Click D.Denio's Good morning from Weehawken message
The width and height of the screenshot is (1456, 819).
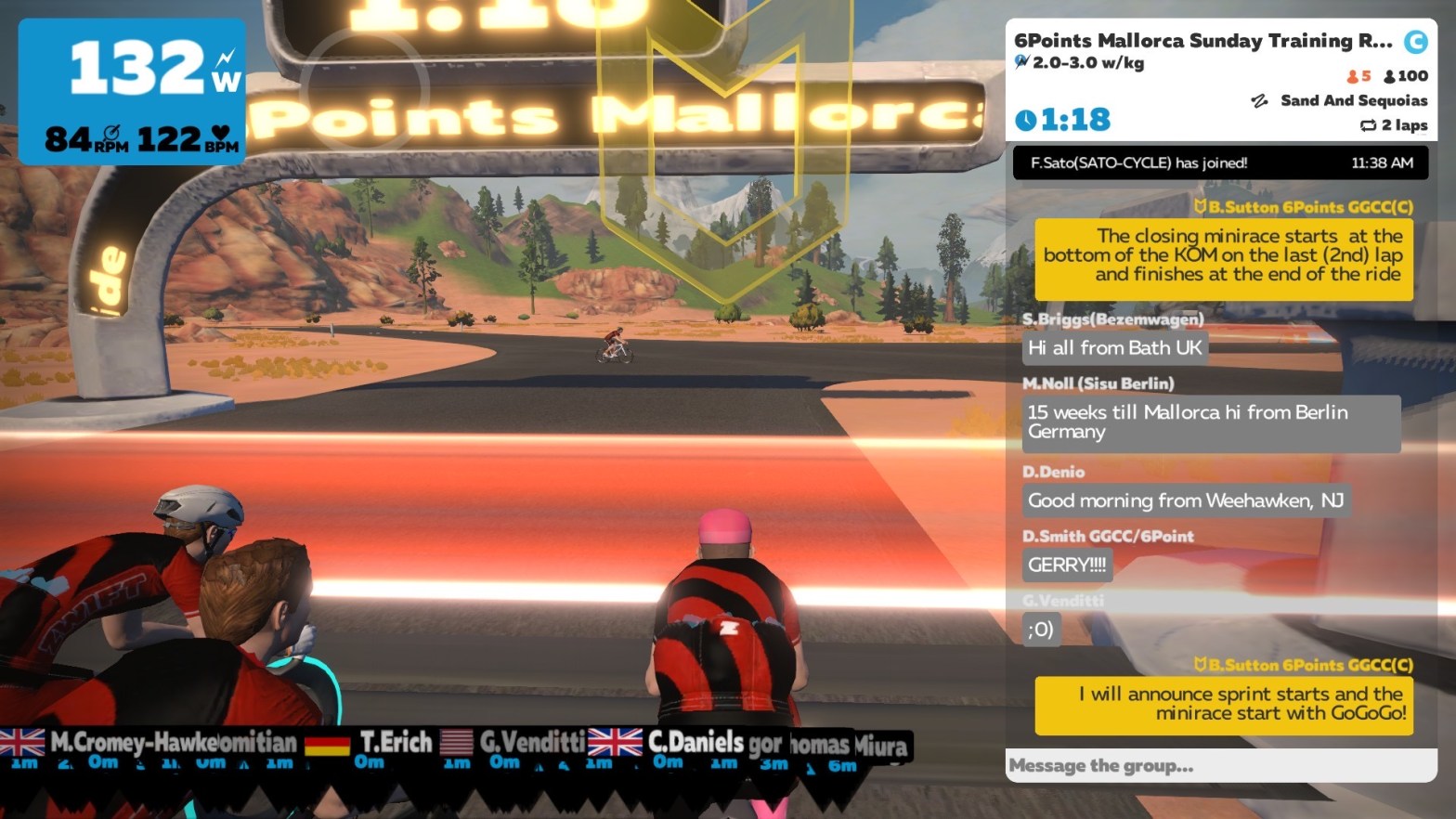[x=1185, y=500]
